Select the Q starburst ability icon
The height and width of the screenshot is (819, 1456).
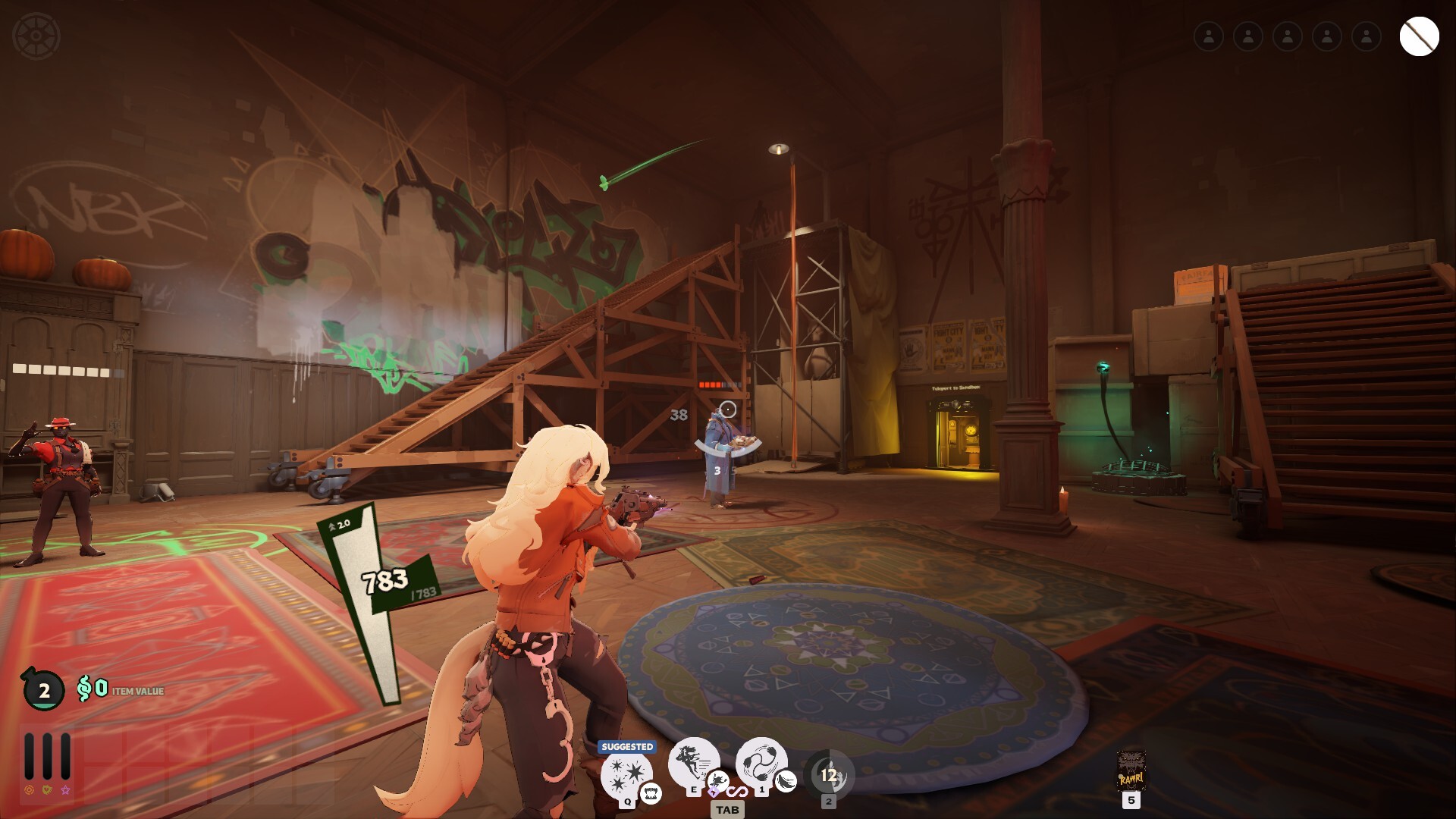[626, 775]
